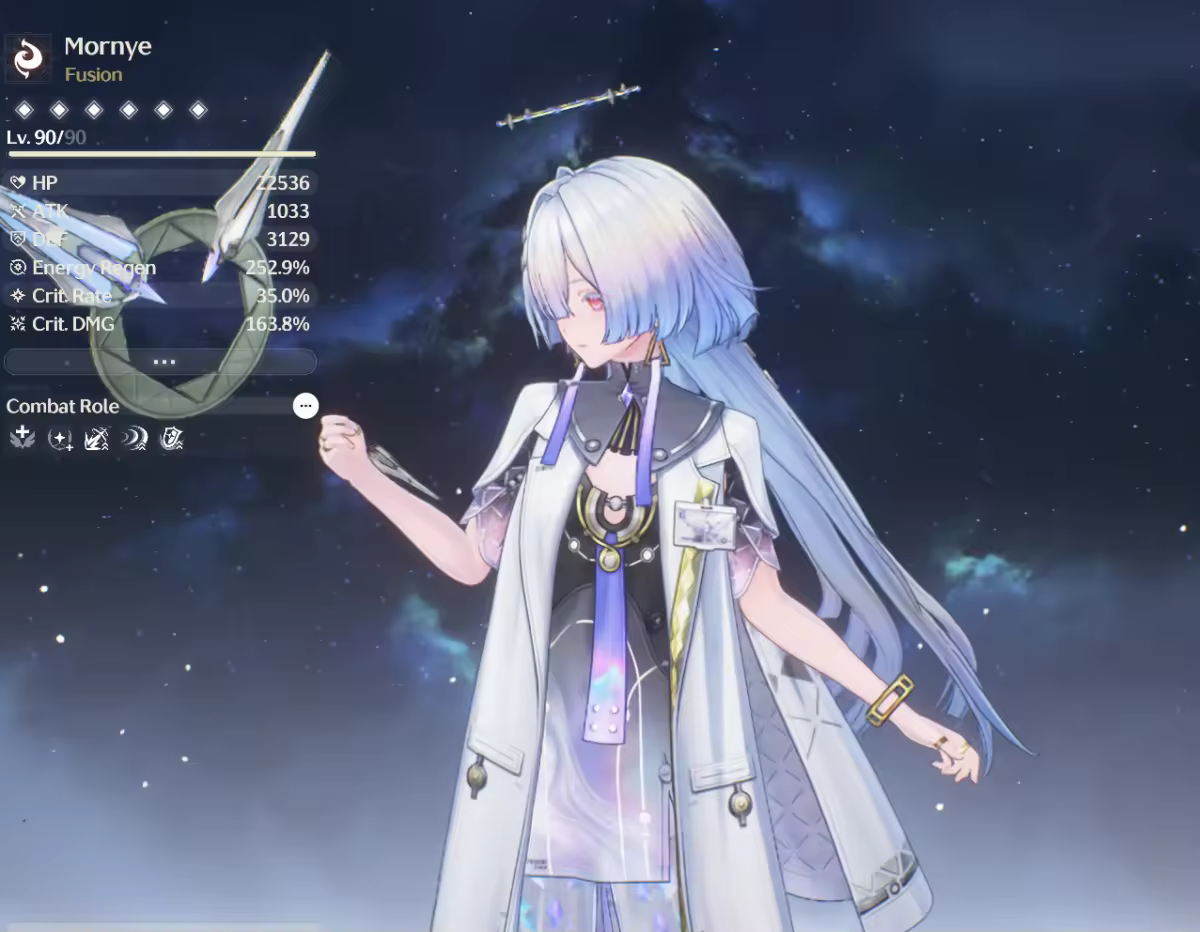
Task: Select the Fusion element swirl icon
Action: pos(28,59)
